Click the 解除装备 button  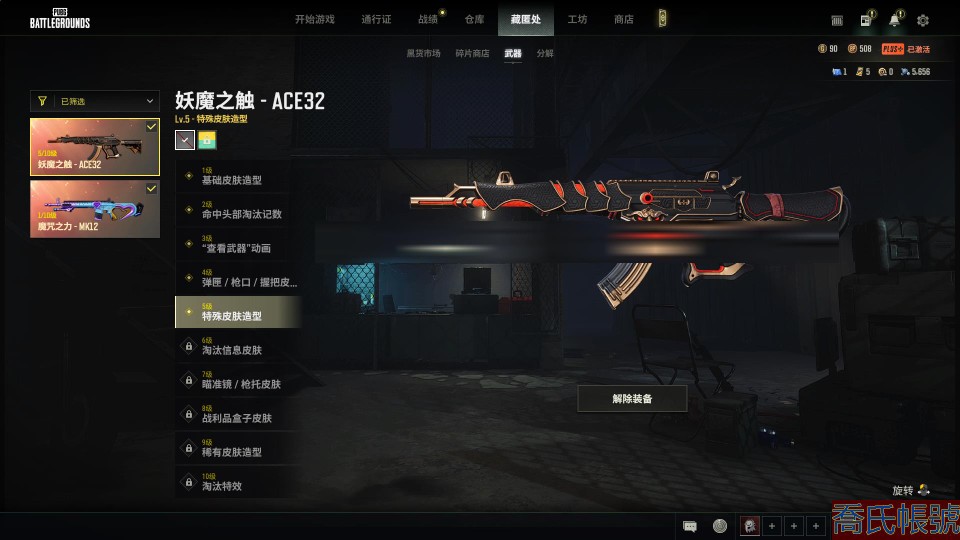pos(632,398)
